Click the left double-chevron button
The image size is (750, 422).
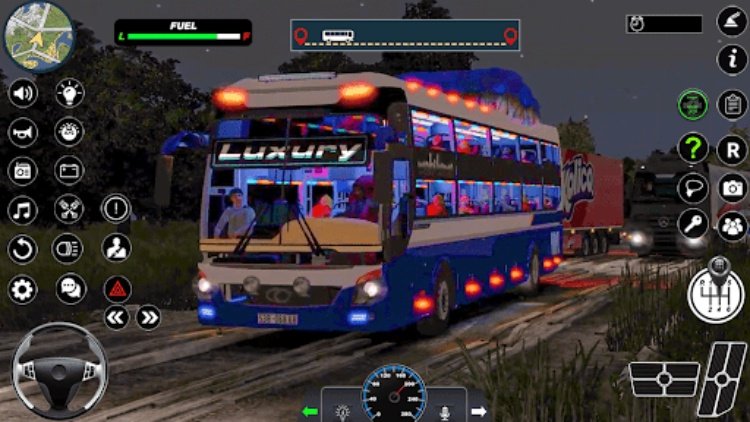coord(117,318)
